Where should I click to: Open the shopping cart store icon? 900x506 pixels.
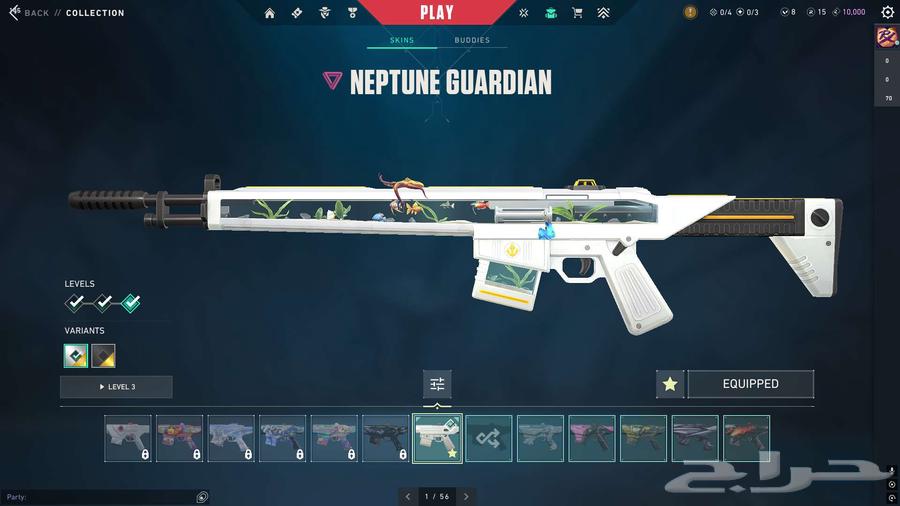click(x=577, y=13)
